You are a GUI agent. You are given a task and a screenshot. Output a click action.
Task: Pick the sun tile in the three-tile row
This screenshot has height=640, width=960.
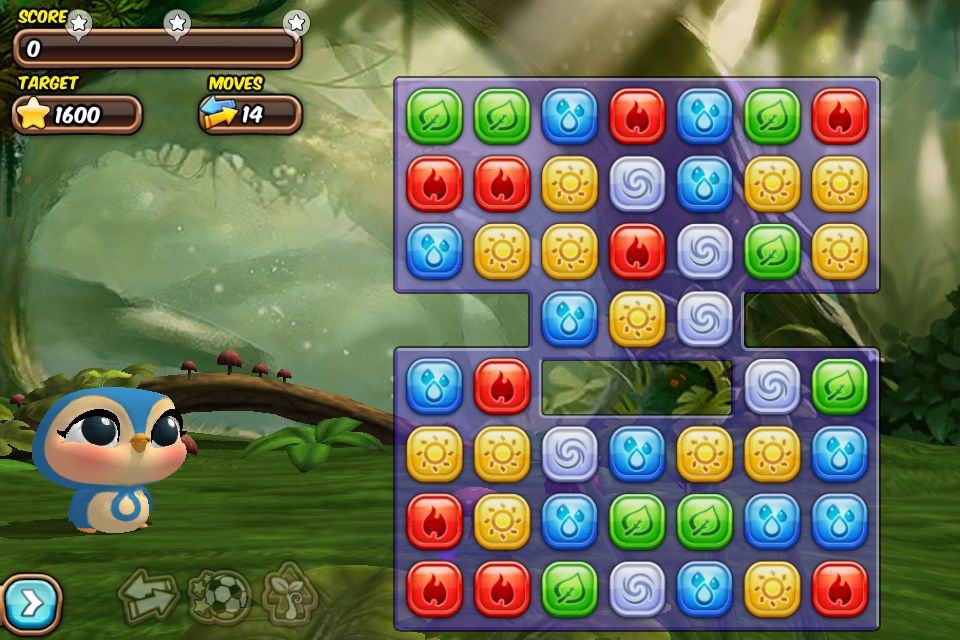[637, 319]
